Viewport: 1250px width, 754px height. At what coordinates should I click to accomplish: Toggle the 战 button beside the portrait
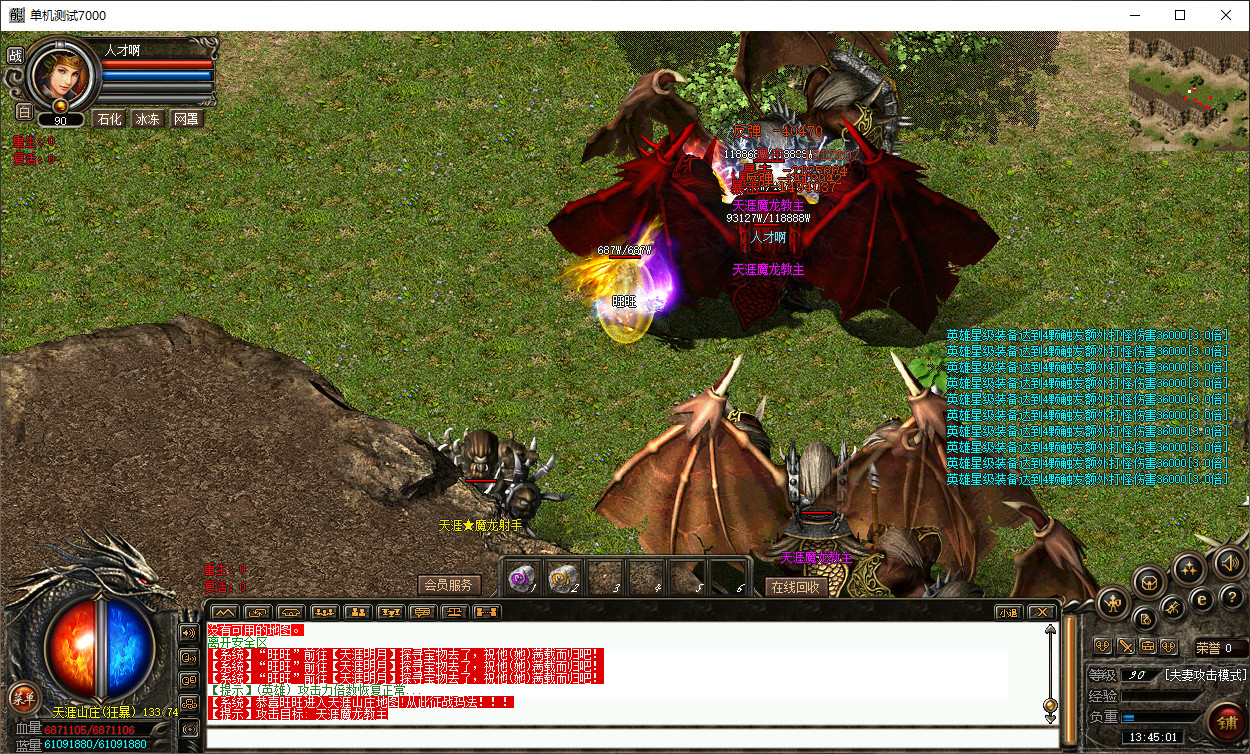click(x=15, y=56)
